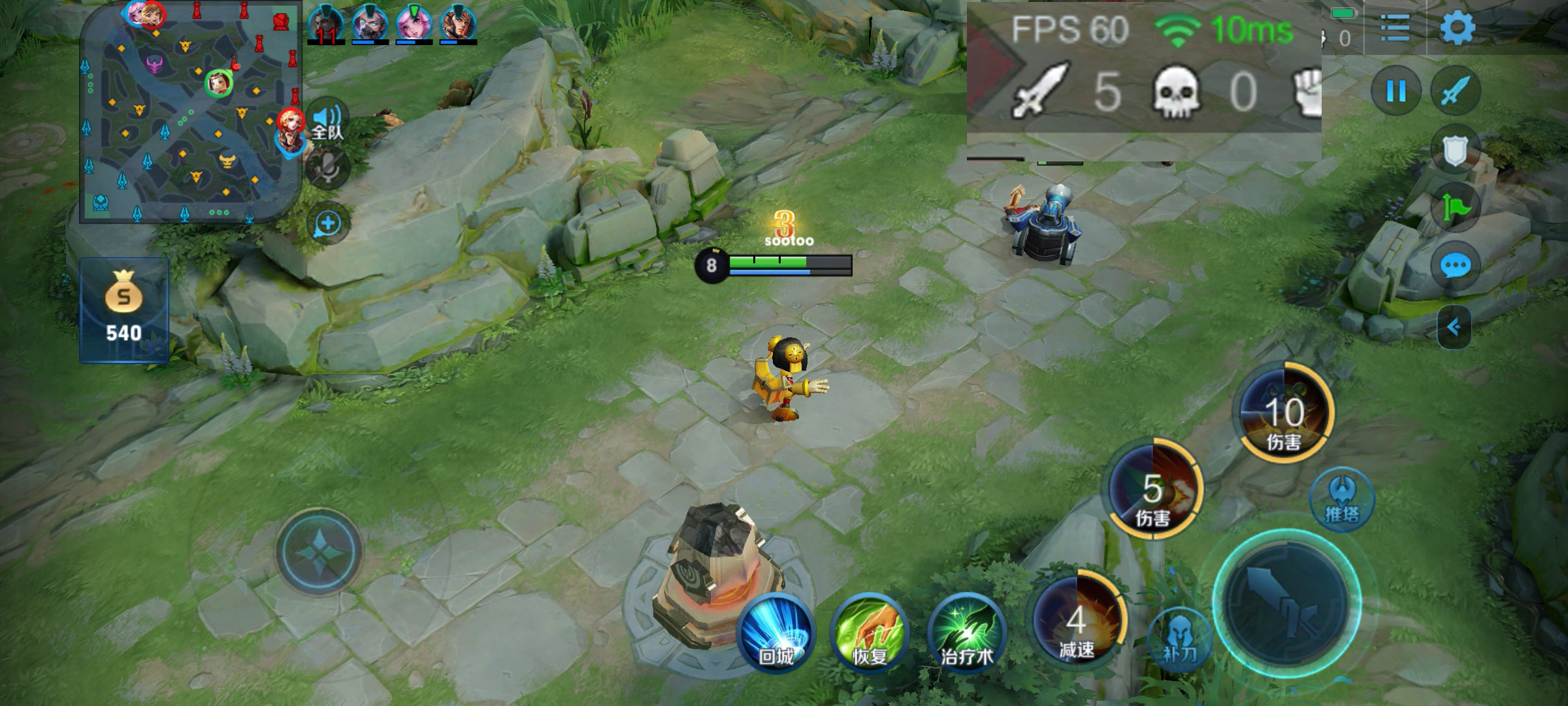Toggle the muted microphone button
The height and width of the screenshot is (706, 1568).
pos(327,168)
